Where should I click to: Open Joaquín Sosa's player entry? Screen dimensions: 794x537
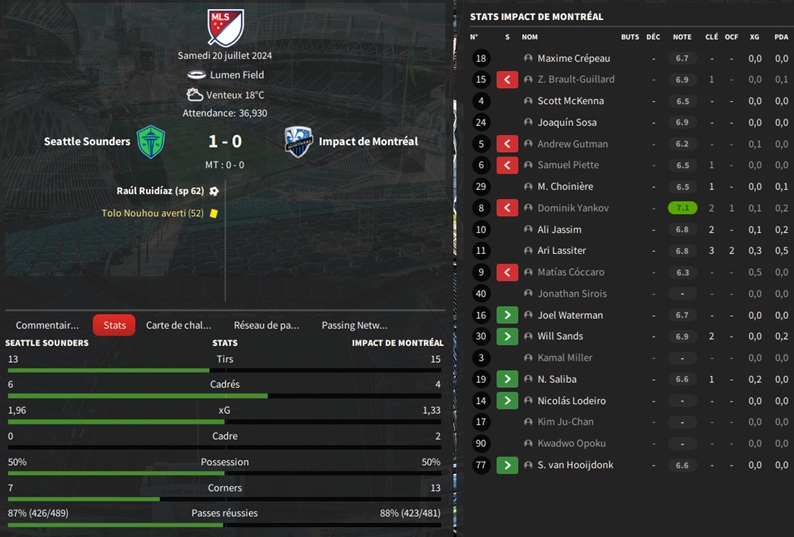[567, 123]
